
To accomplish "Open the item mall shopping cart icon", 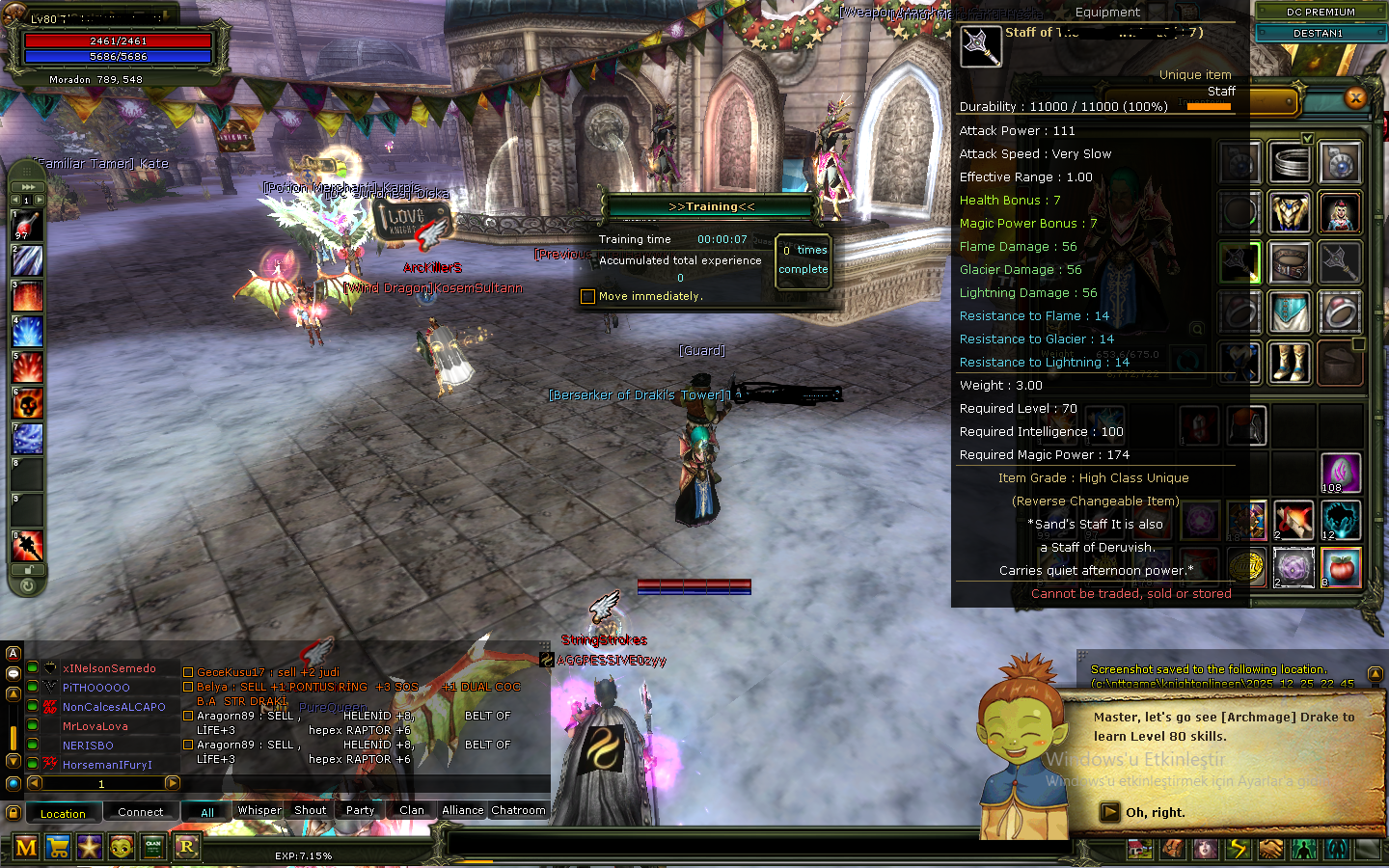I will pos(58,847).
